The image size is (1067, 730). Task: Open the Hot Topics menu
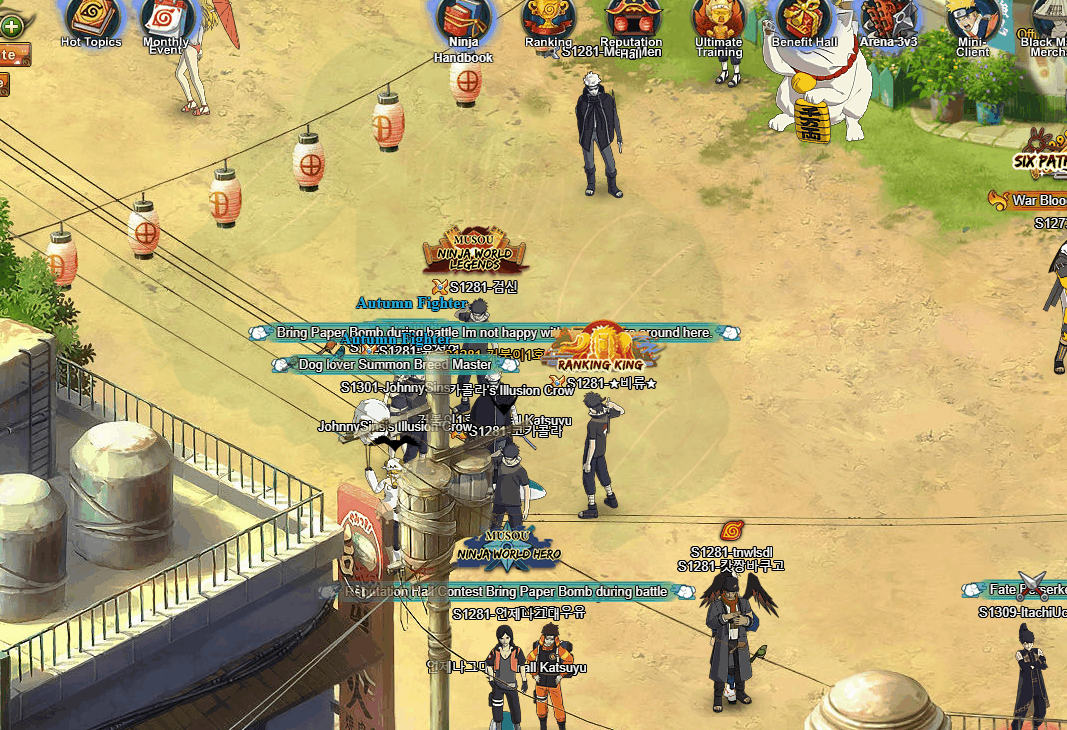click(91, 17)
